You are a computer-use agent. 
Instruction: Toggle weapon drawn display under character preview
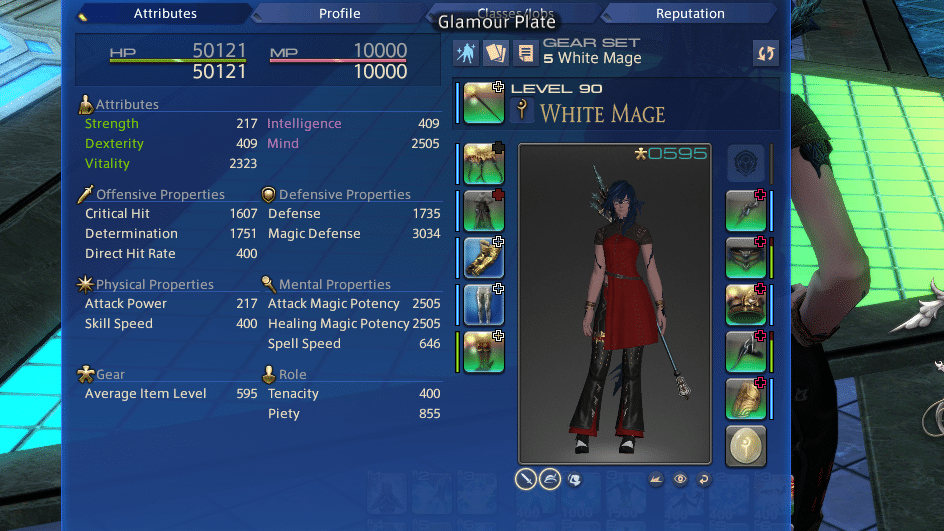(527, 479)
